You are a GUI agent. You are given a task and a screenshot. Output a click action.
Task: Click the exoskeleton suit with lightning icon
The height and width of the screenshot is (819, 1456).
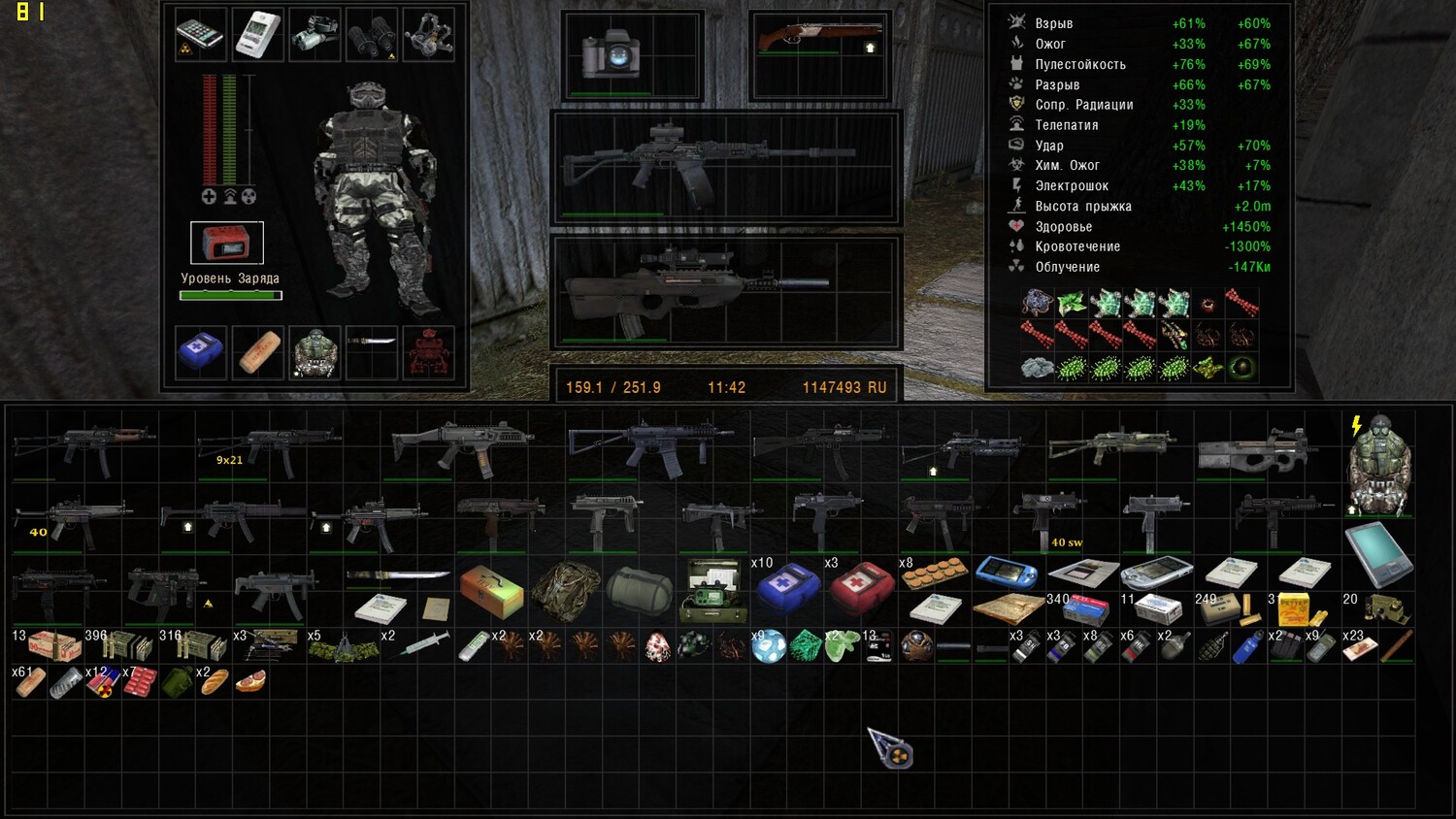(x=1378, y=464)
